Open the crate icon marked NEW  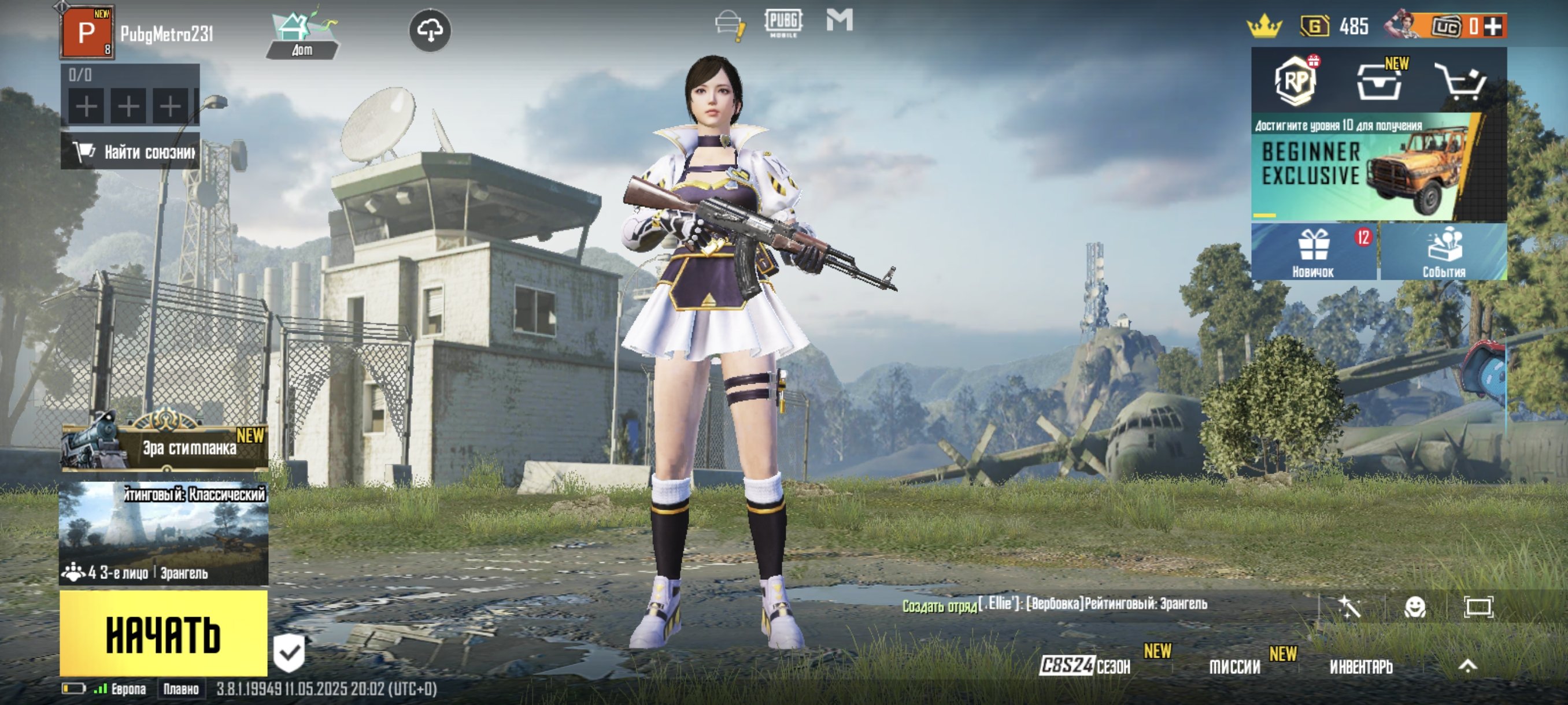click(x=1379, y=82)
